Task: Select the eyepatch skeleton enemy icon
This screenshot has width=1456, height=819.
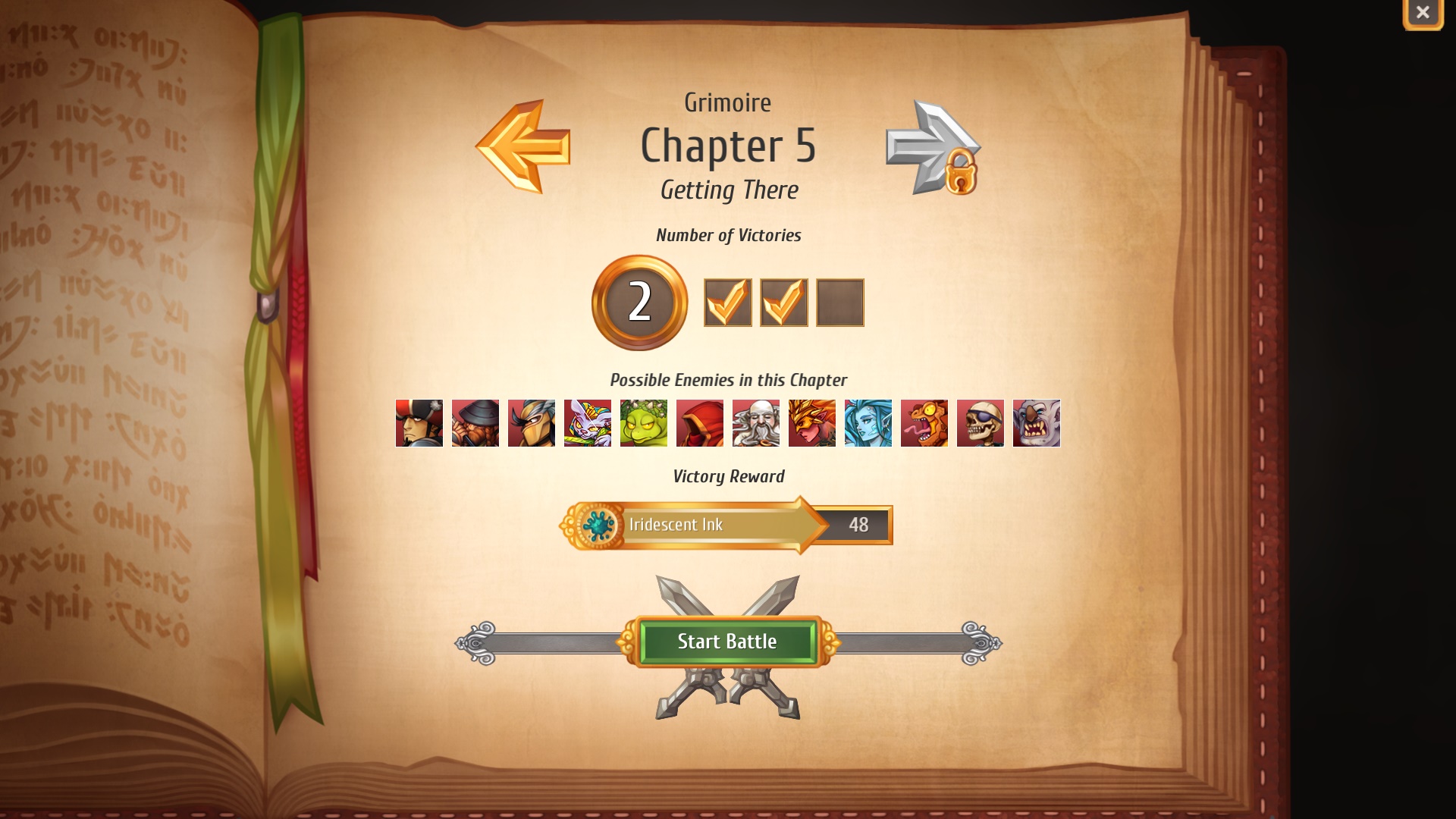Action: point(981,423)
